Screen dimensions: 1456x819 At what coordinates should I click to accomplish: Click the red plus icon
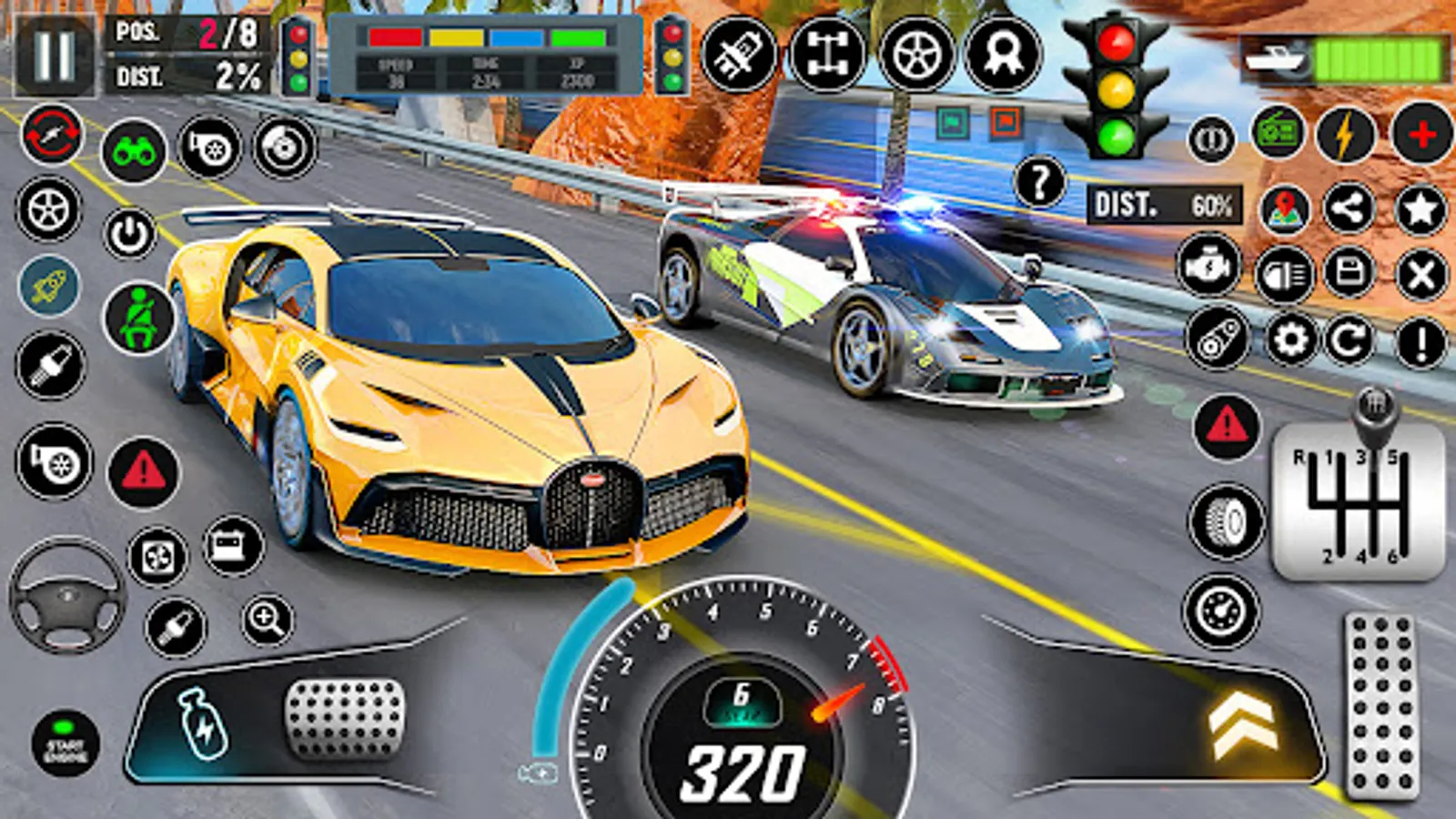click(x=1421, y=135)
